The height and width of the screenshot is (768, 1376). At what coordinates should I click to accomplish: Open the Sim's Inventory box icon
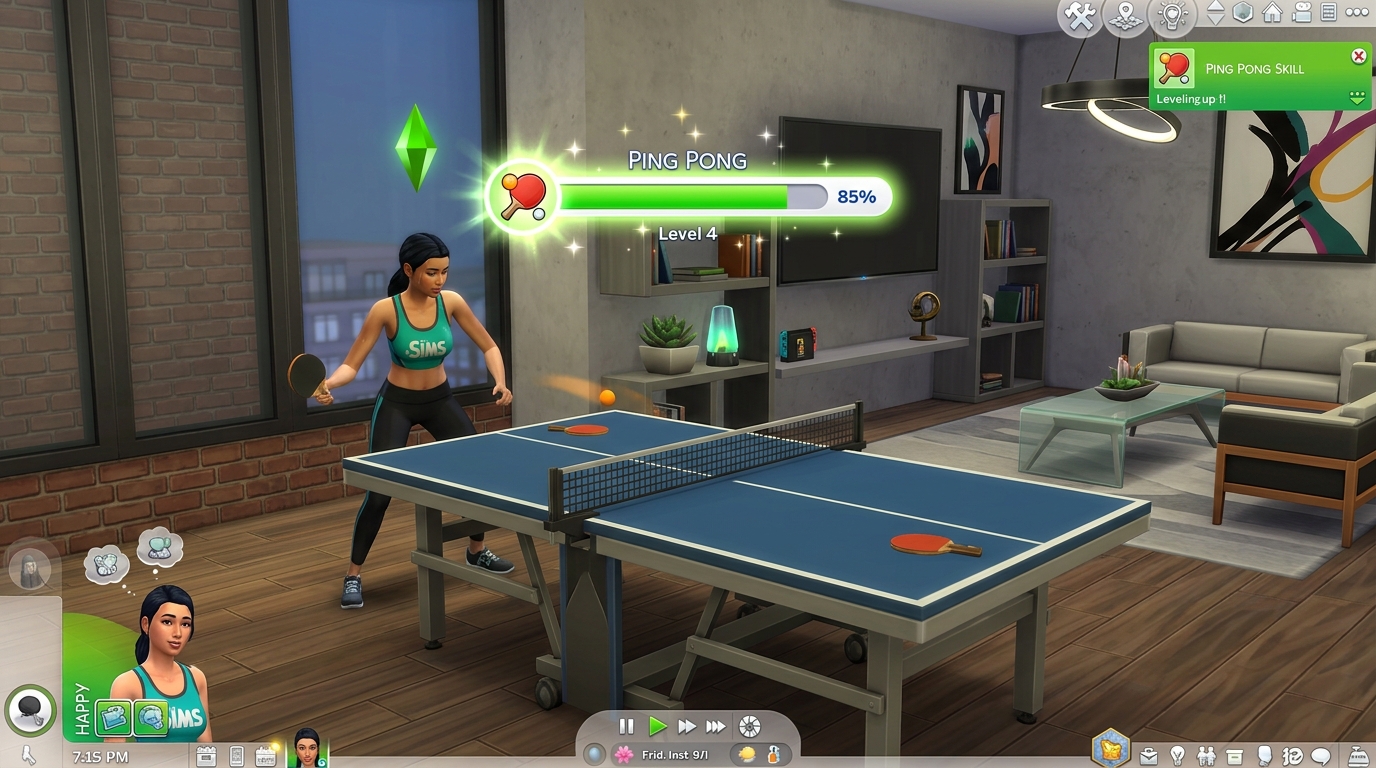[x=1234, y=756]
